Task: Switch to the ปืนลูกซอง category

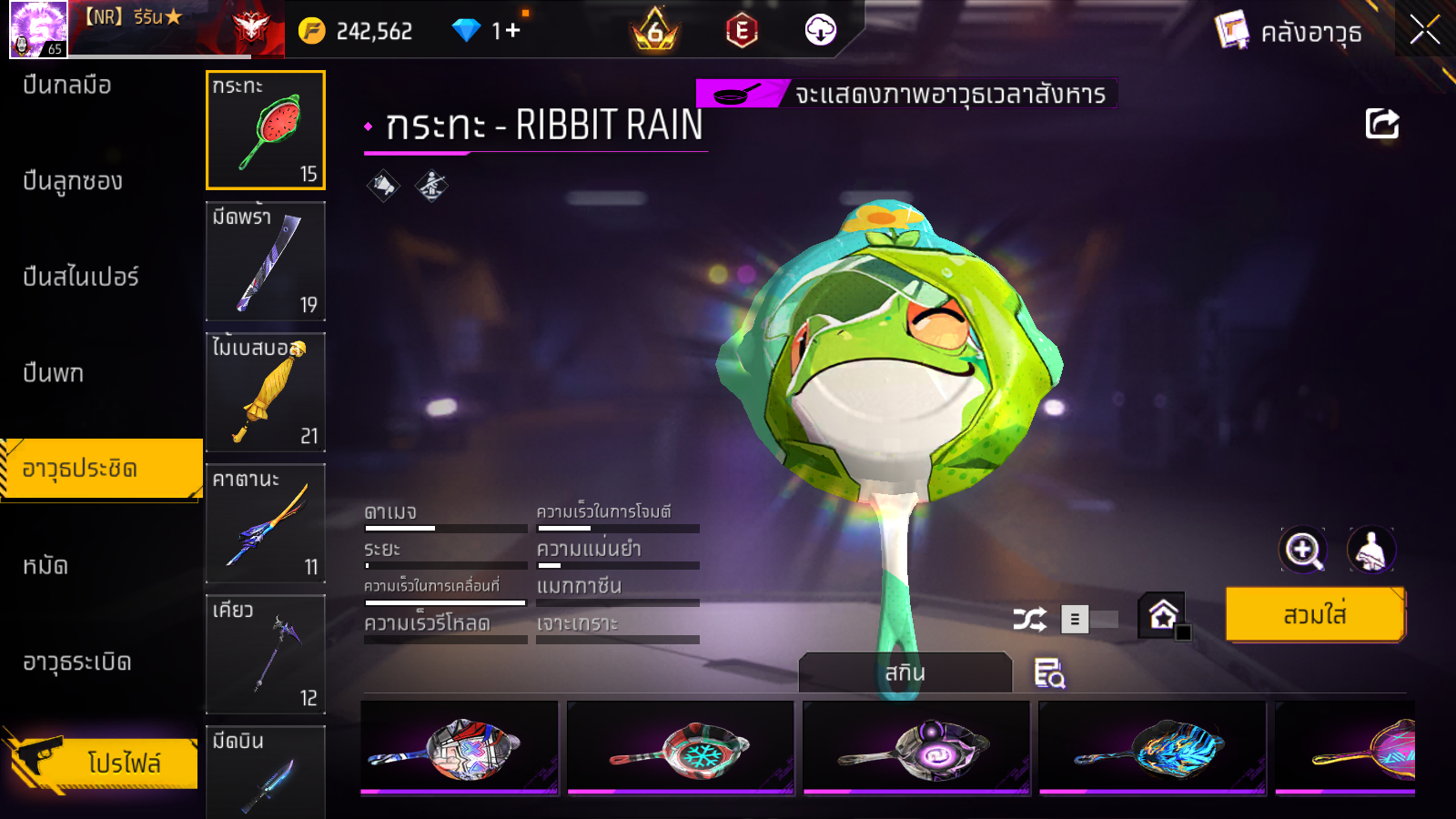Action: coord(73,181)
